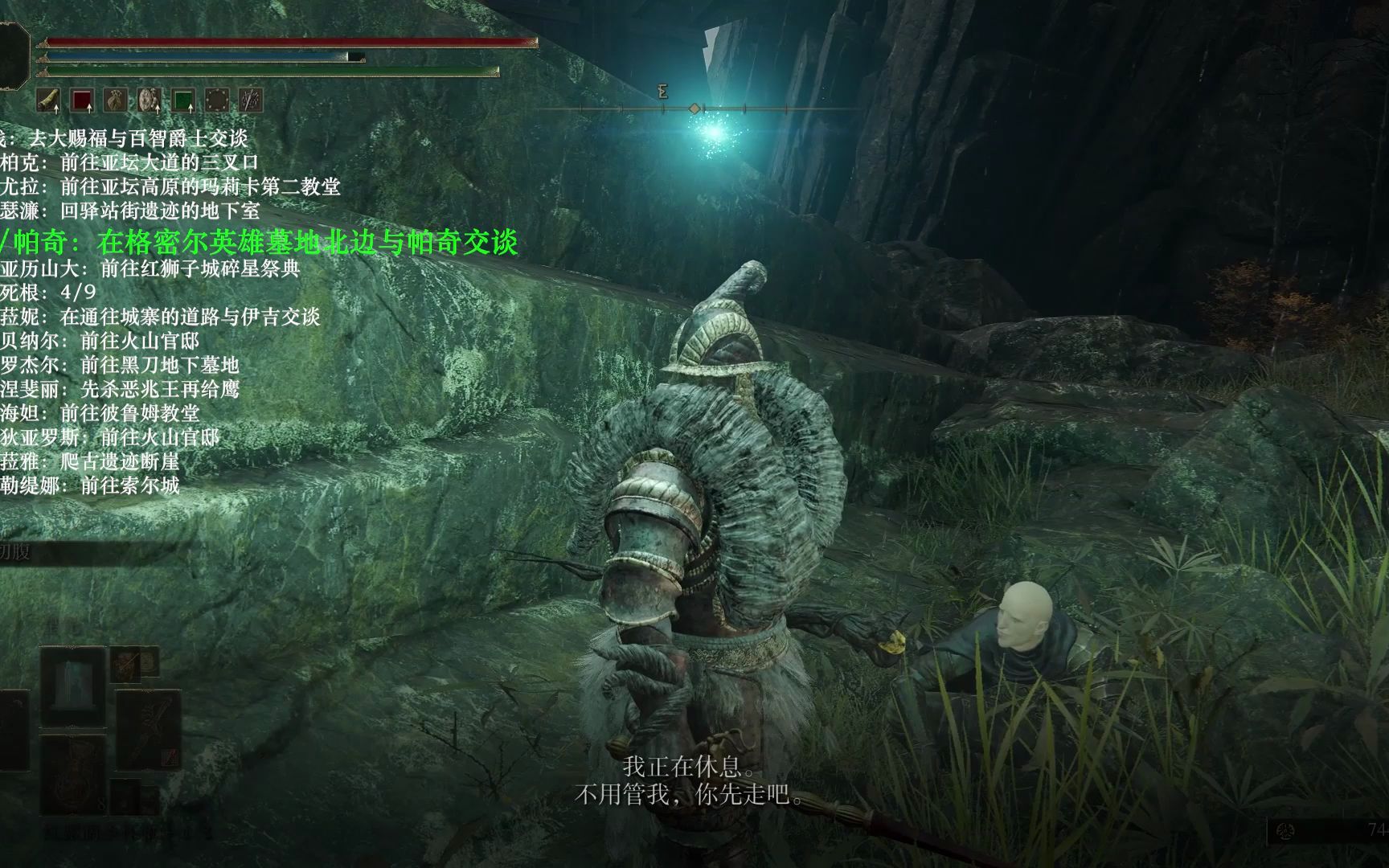Viewport: 1389px width, 868px height.
Task: Select the shield and figure status icon
Action: [150, 100]
